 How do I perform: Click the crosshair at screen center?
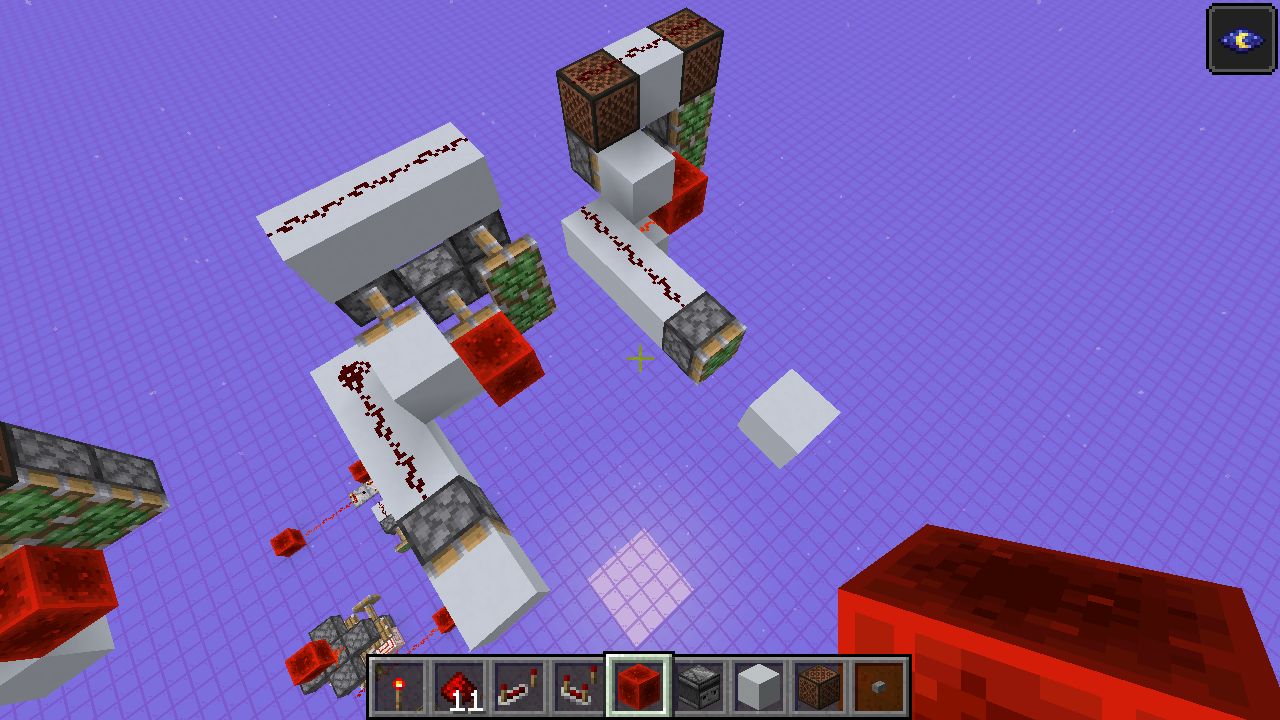tap(639, 357)
